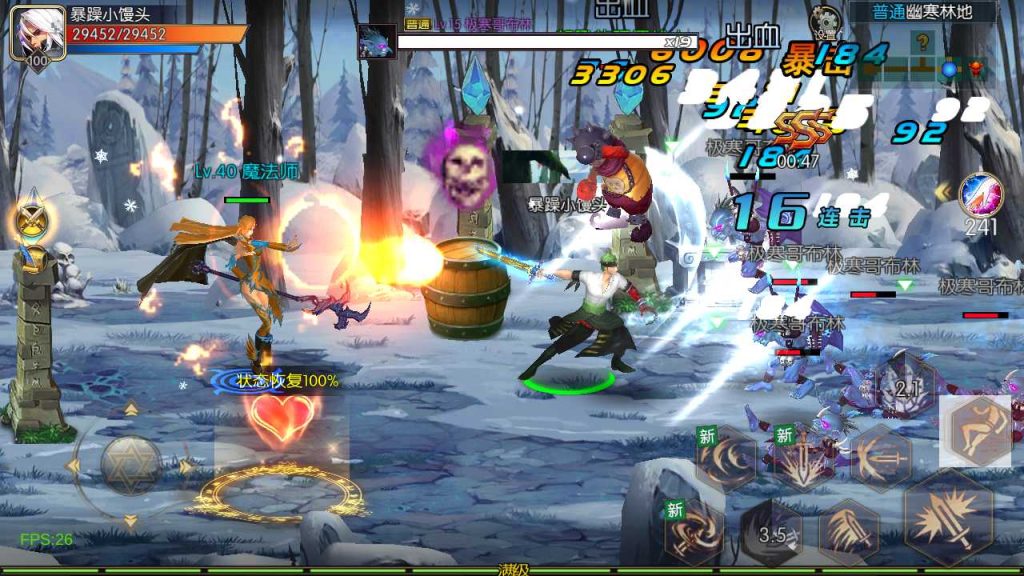Tap the skill with 2.1 second cooldown
The width and height of the screenshot is (1024, 576).
[906, 387]
